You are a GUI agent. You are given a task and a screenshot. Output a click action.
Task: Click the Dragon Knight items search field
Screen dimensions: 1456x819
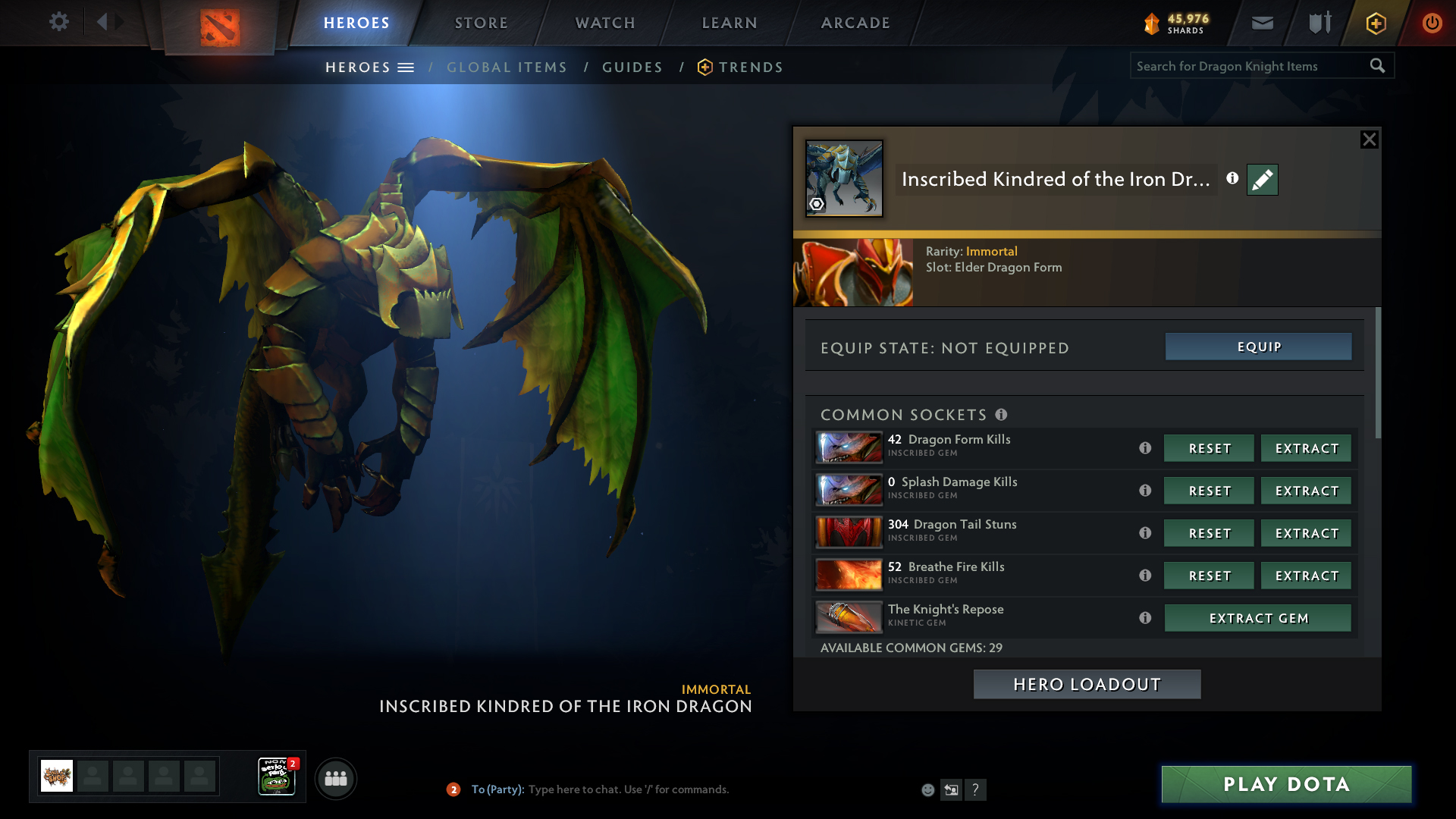pos(1248,66)
